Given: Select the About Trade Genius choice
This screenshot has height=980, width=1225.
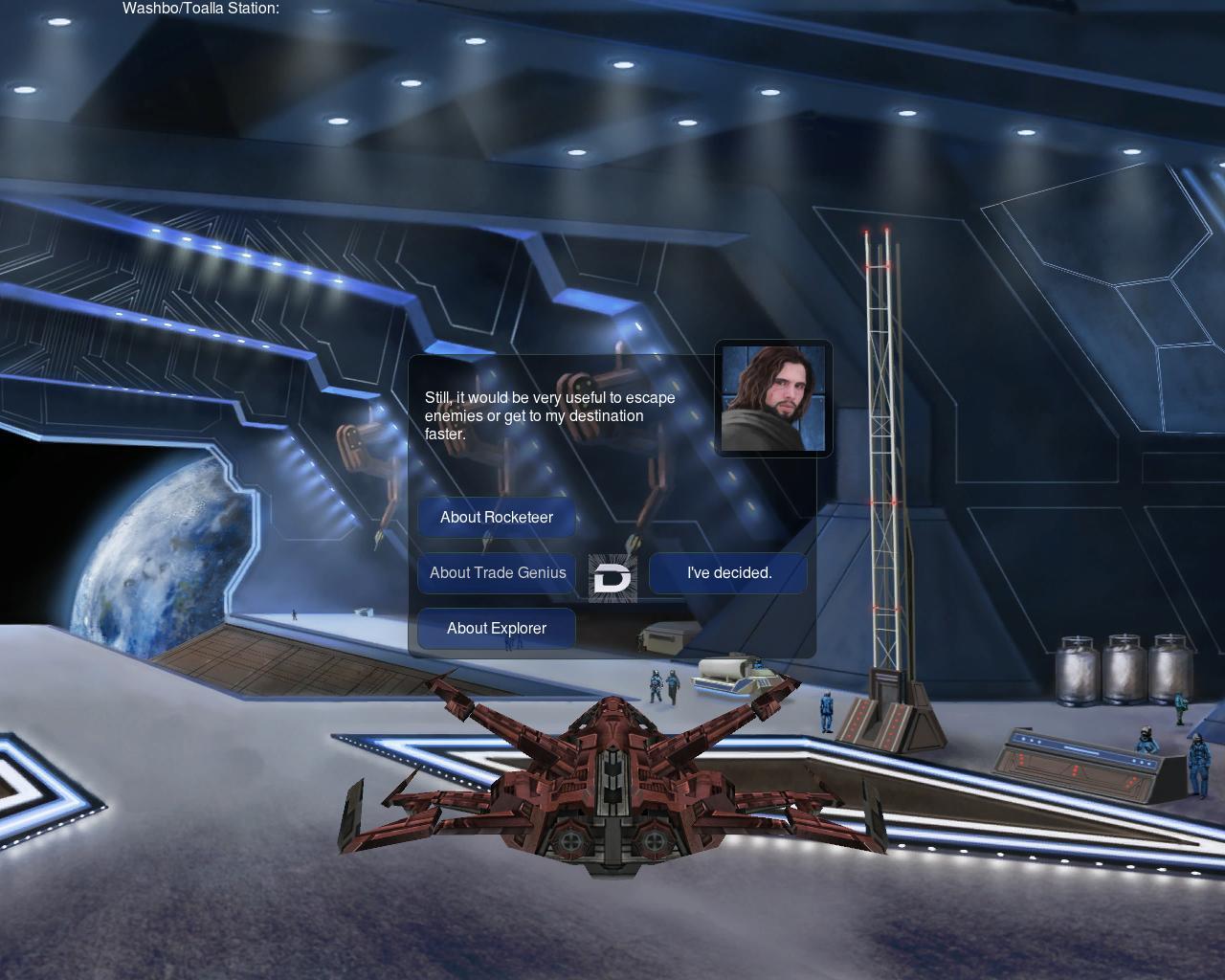Looking at the screenshot, I should pos(497,573).
